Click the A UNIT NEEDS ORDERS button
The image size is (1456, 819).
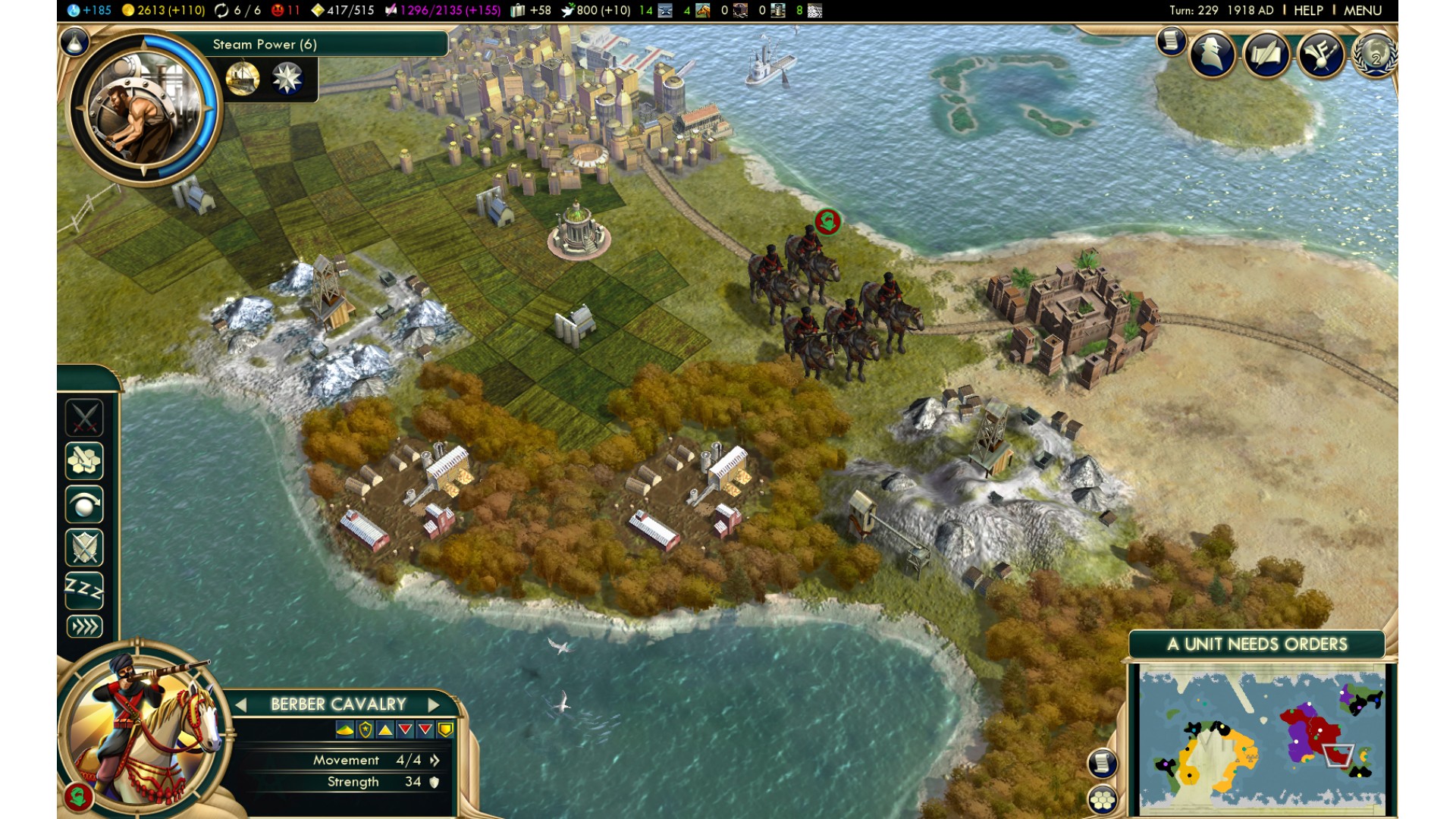point(1257,645)
